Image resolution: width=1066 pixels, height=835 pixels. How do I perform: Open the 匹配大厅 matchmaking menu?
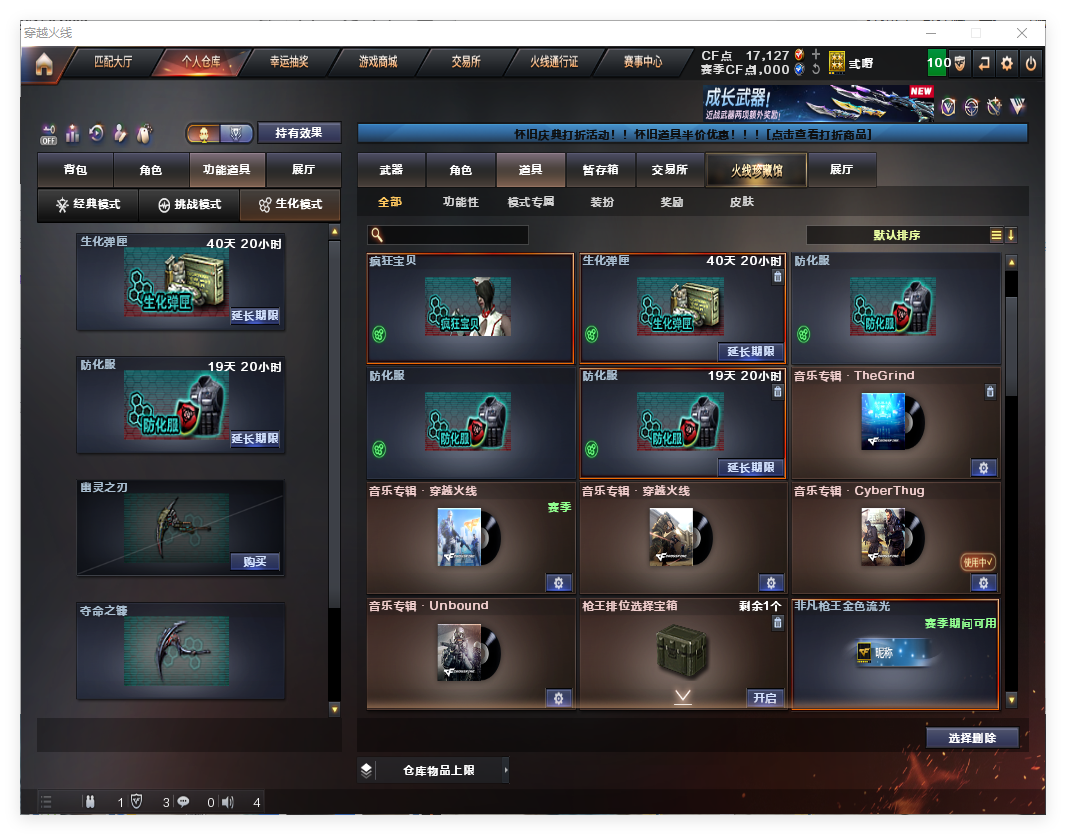[112, 62]
